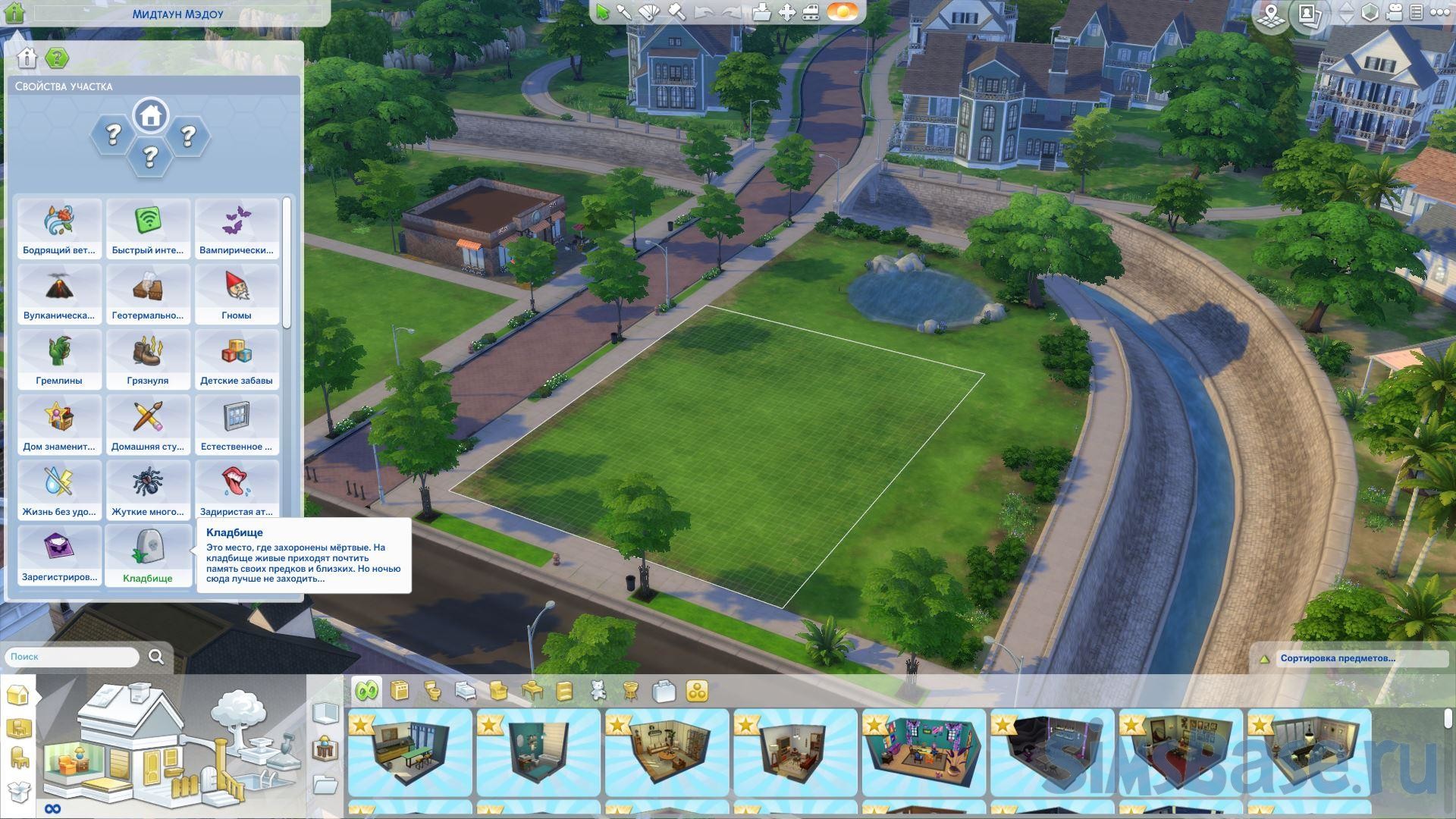Open the gallery photo icon
The height and width of the screenshot is (819, 1456).
[x=1308, y=14]
